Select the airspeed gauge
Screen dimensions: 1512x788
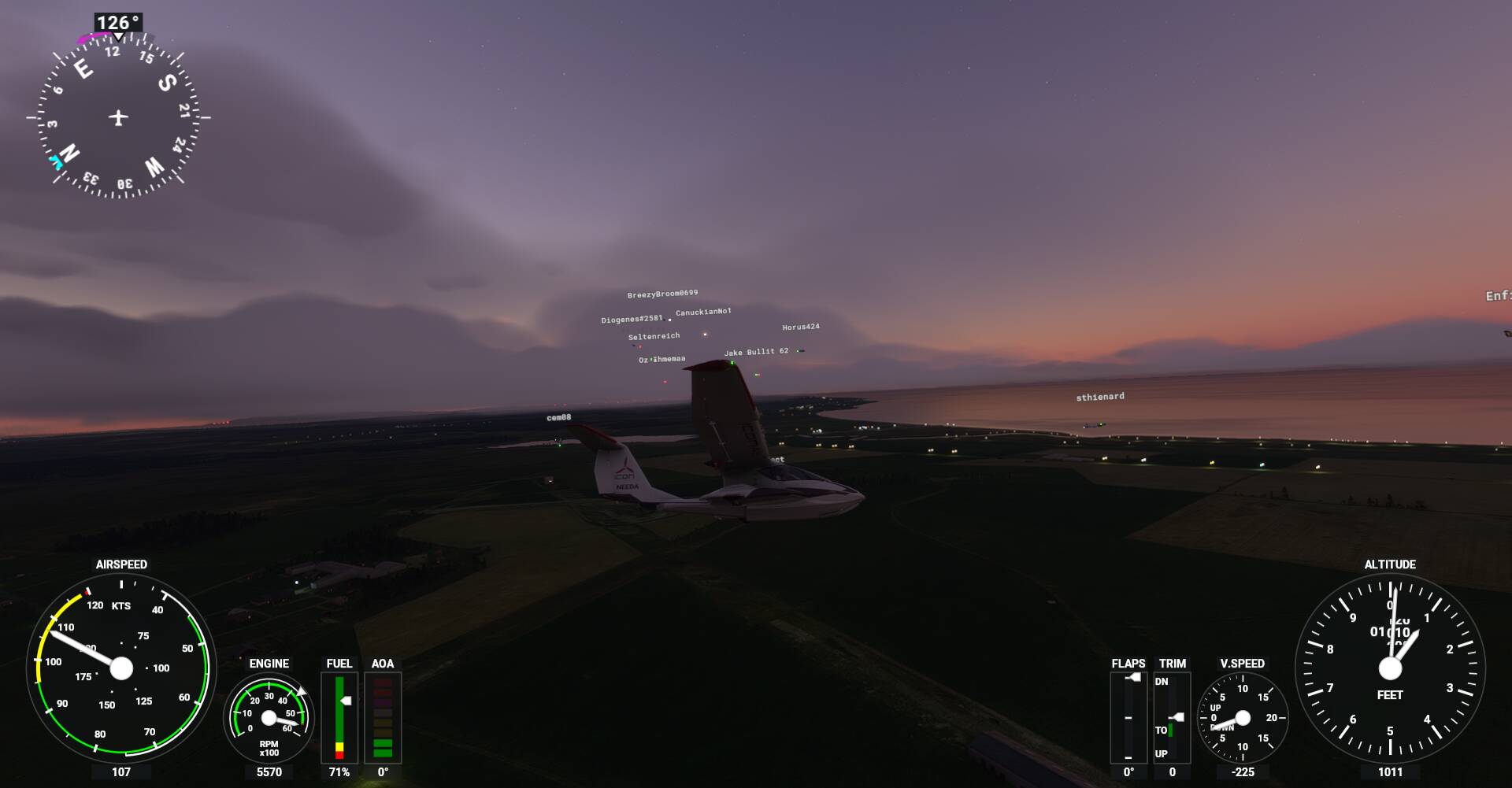coord(122,668)
